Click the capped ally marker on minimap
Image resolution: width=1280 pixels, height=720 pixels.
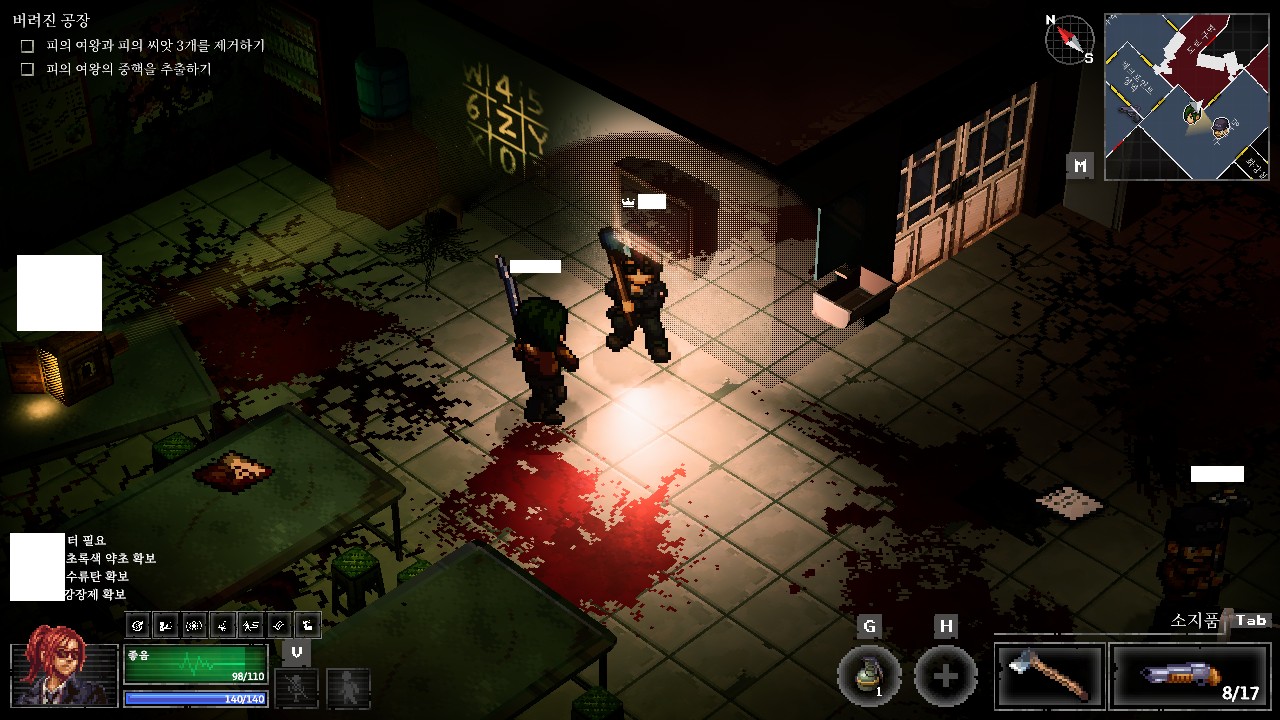(1221, 127)
